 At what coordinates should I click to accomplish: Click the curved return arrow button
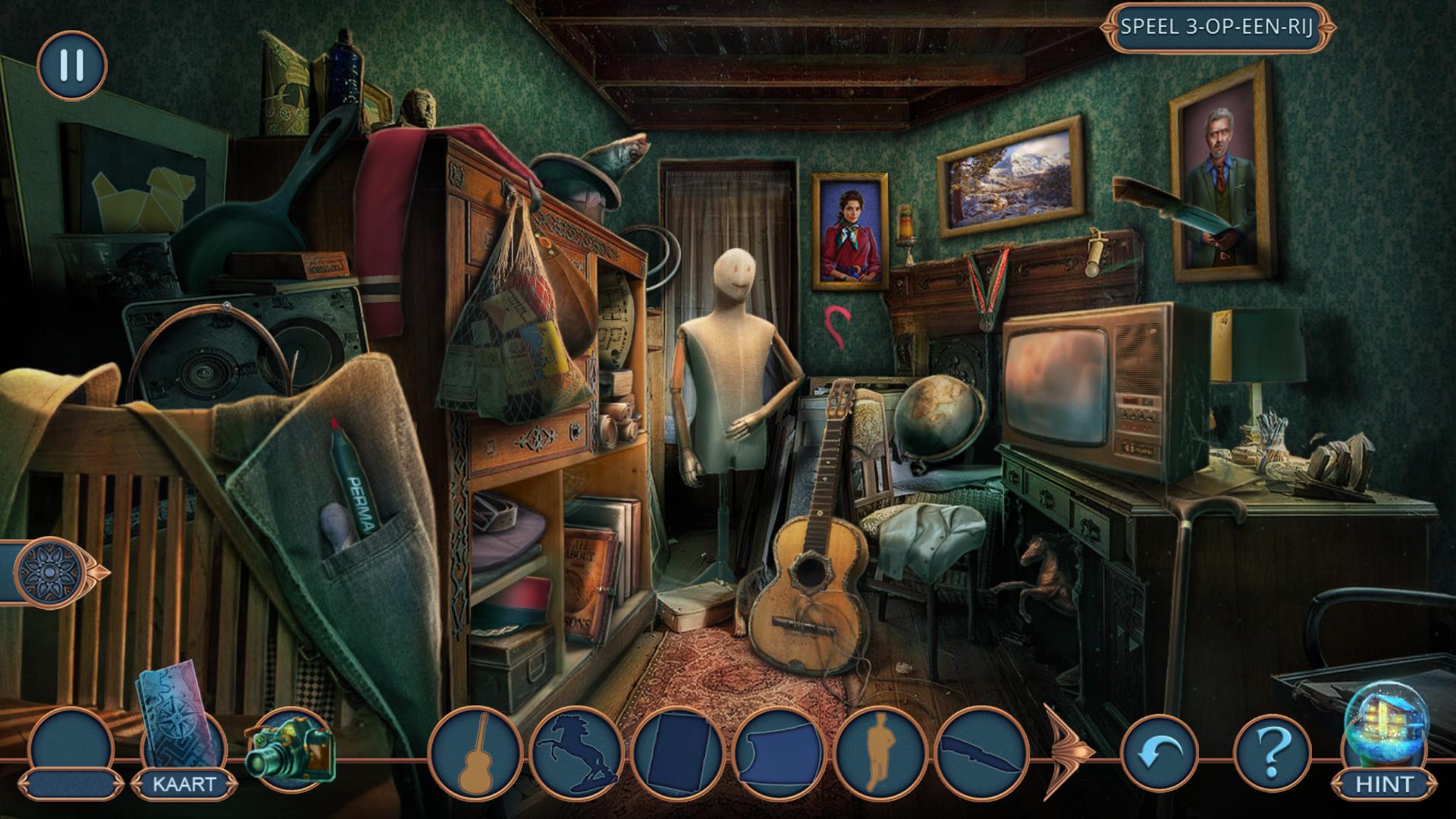(1158, 752)
